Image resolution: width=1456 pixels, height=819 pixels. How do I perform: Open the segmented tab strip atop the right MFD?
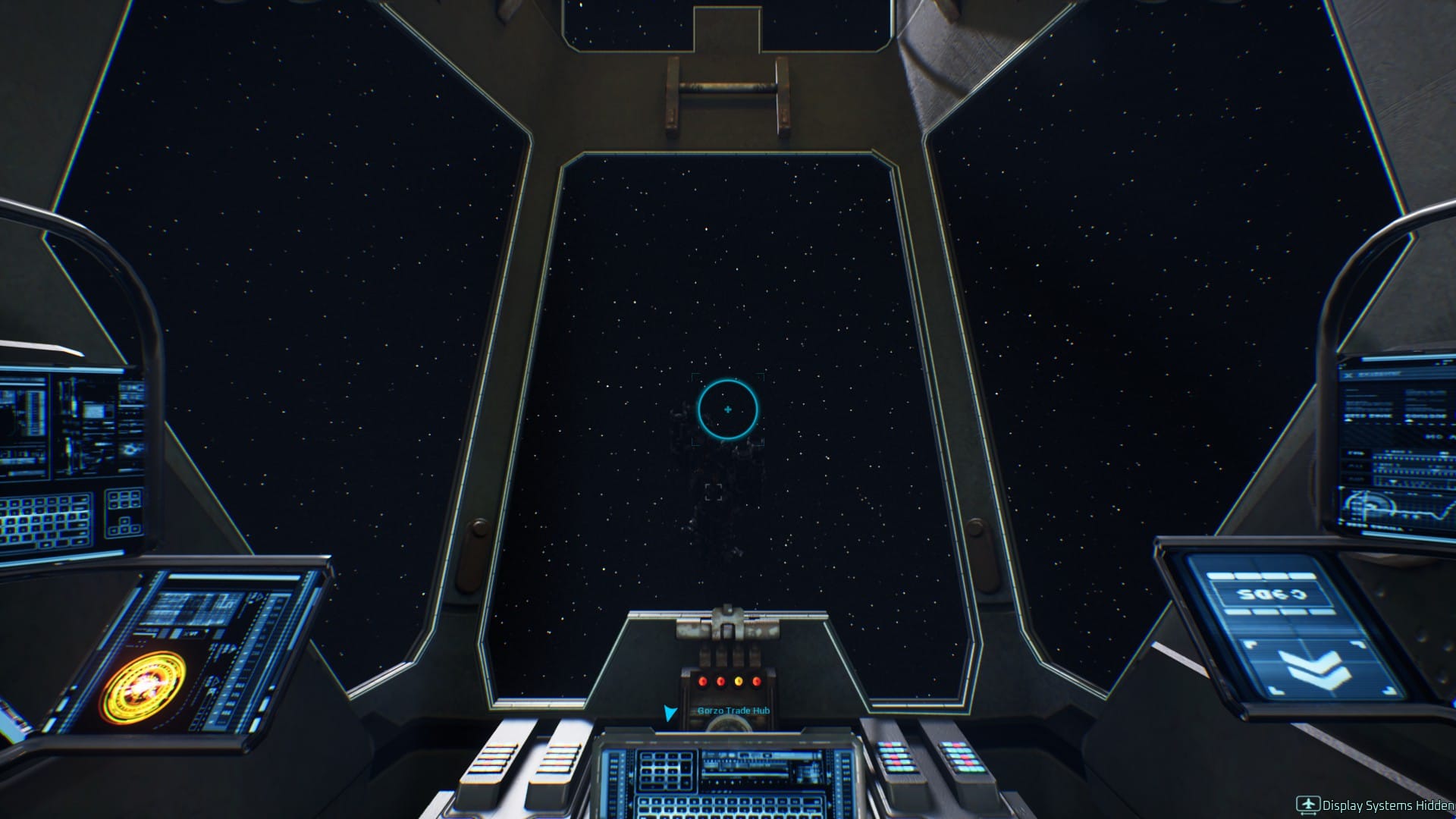(x=1260, y=575)
